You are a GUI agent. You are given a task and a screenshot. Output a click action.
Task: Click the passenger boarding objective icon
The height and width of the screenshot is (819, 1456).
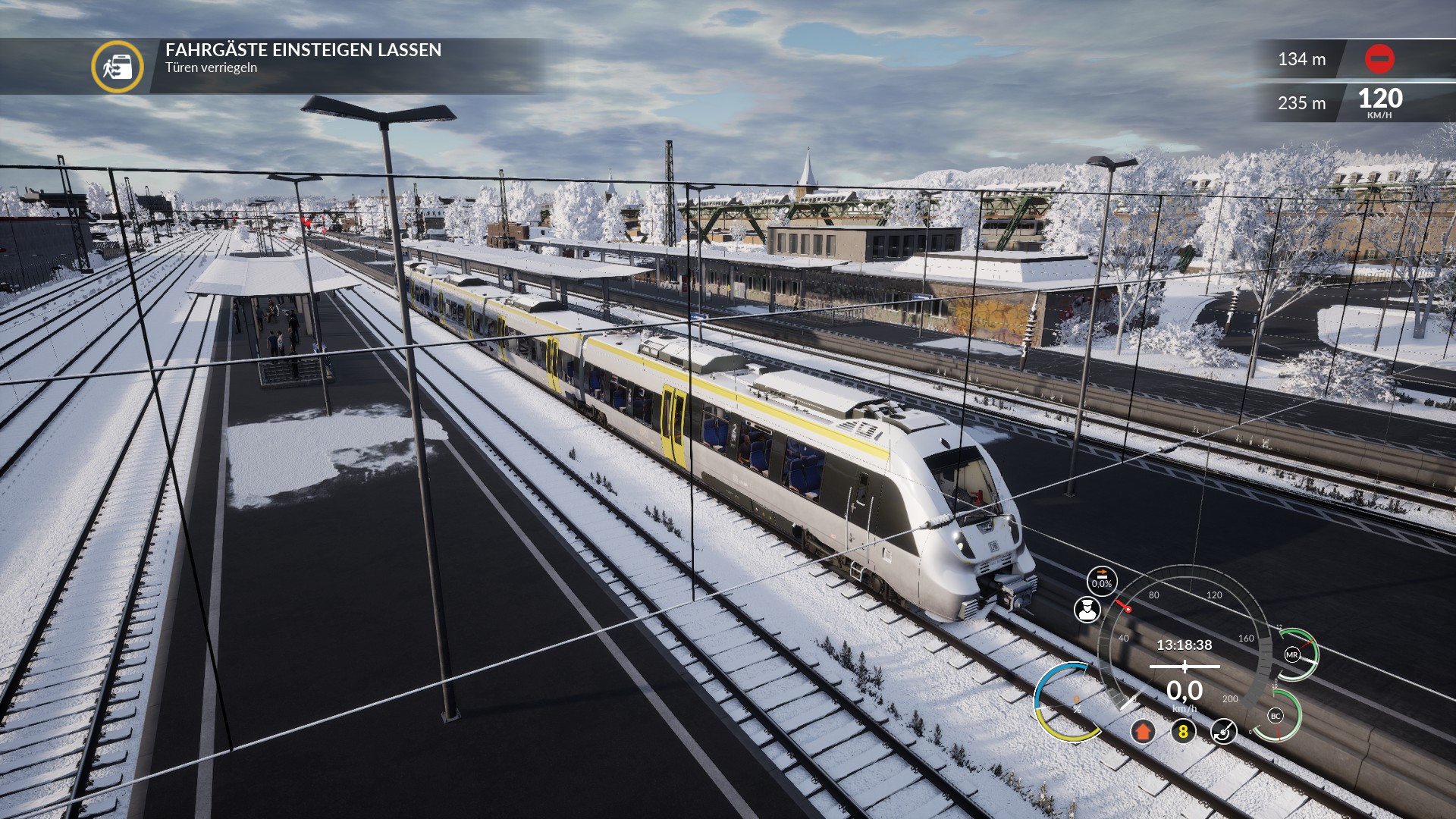coord(118,67)
